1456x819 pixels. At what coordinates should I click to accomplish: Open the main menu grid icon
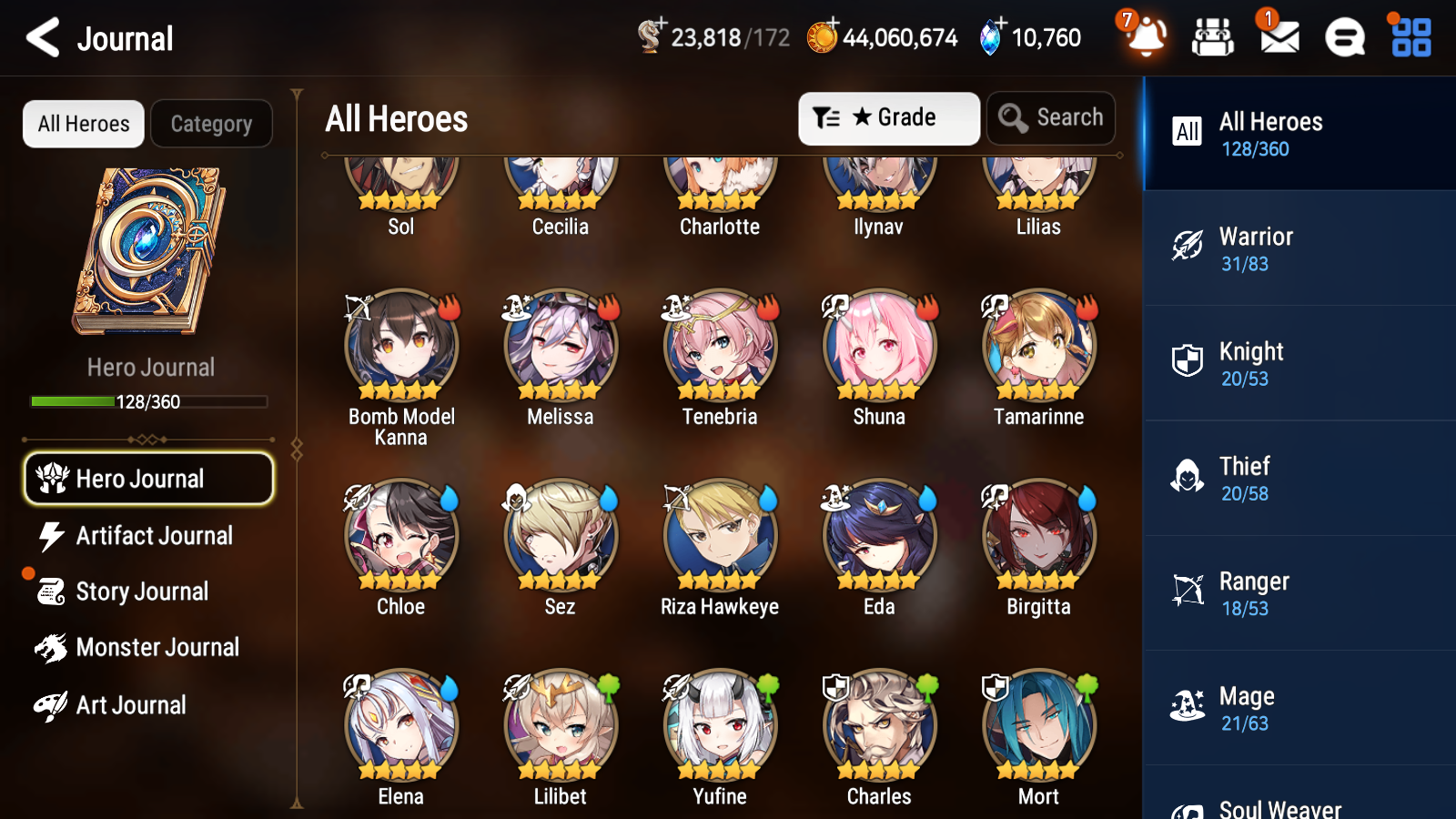pos(1408,37)
